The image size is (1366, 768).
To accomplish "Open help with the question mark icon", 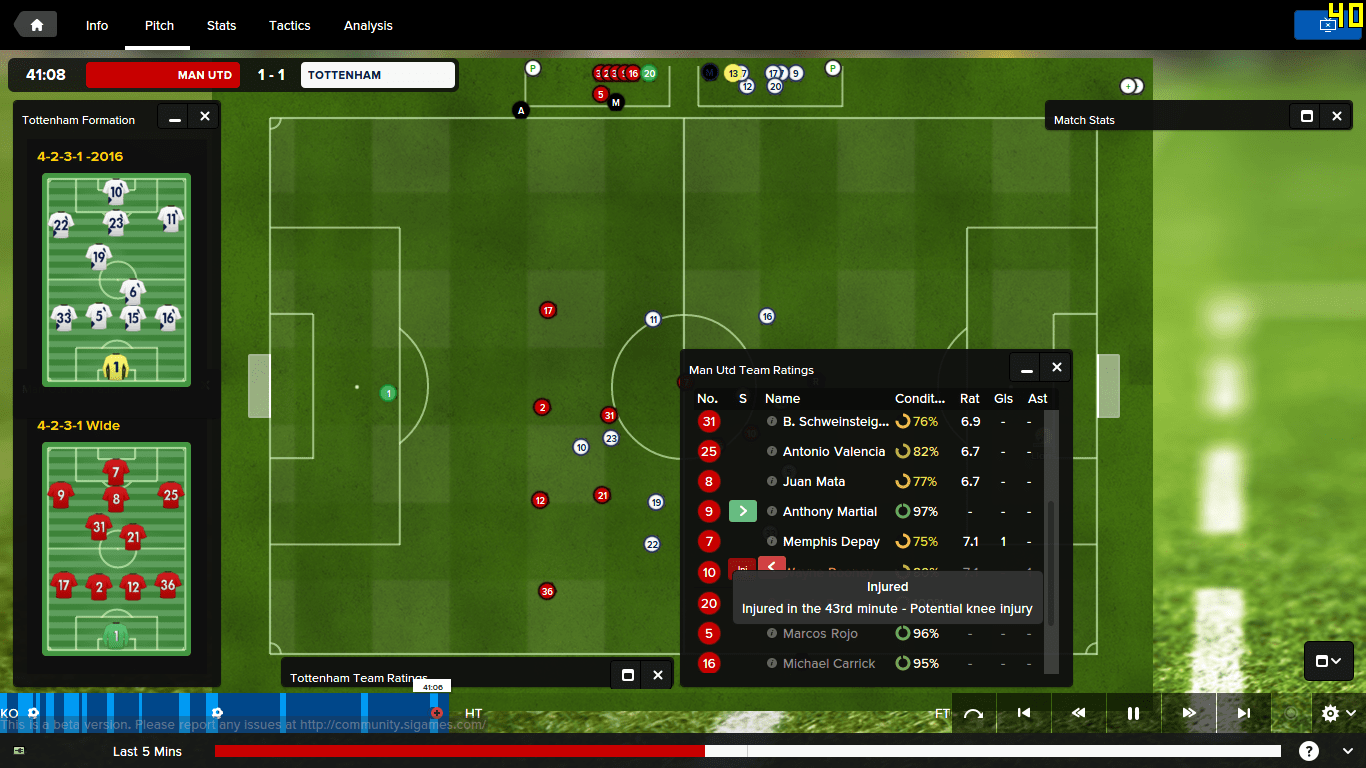I will click(x=1309, y=750).
